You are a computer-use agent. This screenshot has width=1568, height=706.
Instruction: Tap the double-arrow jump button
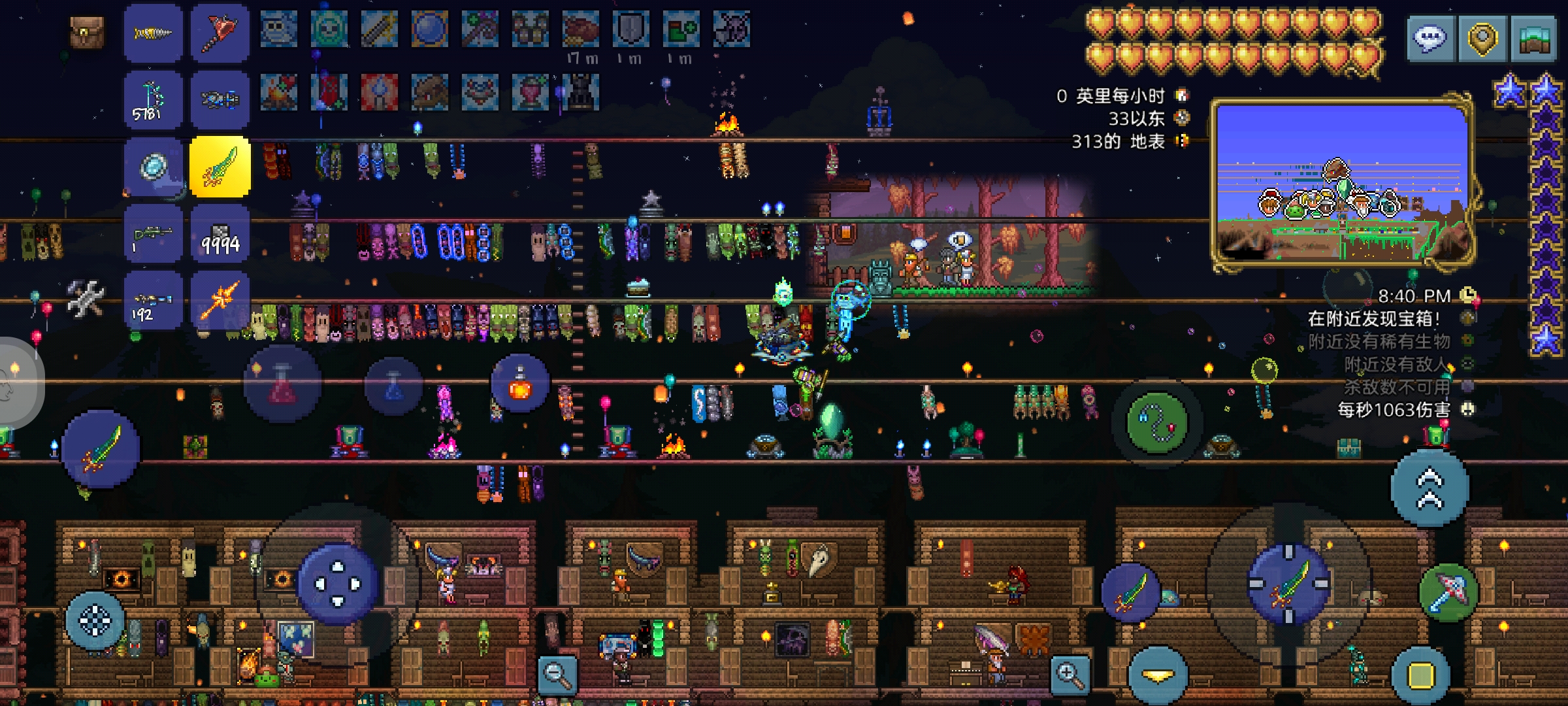coord(1429,488)
